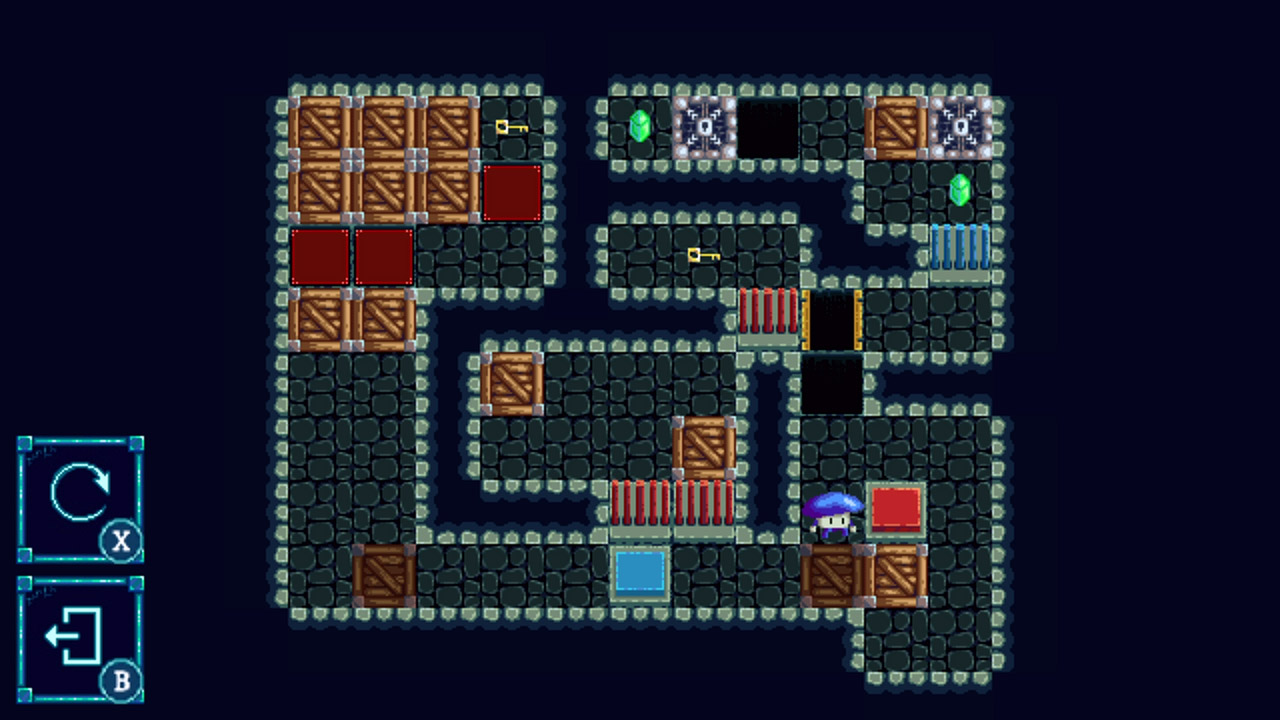Click the restart level icon

[81, 490]
